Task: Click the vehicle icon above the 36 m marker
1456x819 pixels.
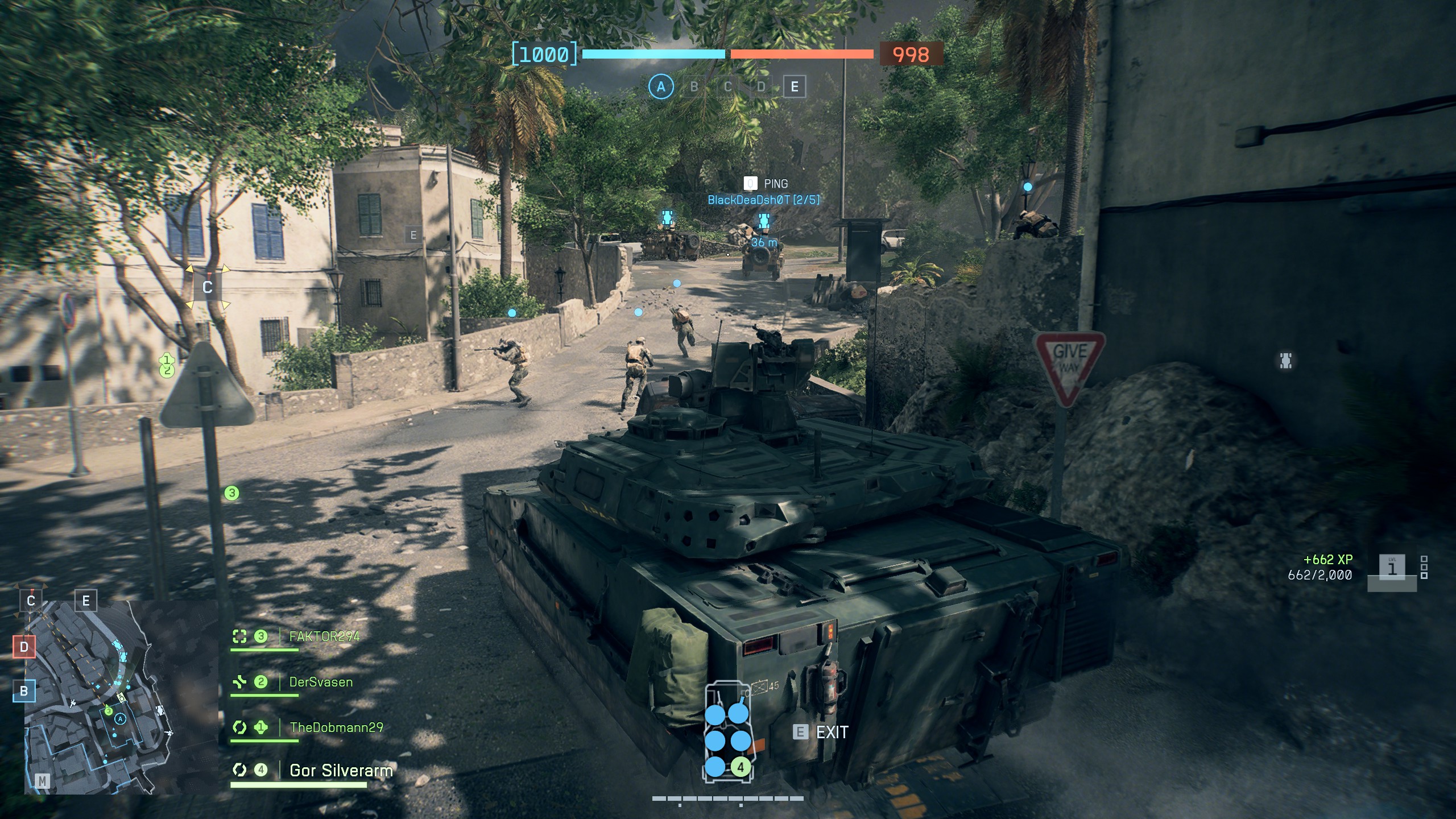Action: tap(764, 221)
